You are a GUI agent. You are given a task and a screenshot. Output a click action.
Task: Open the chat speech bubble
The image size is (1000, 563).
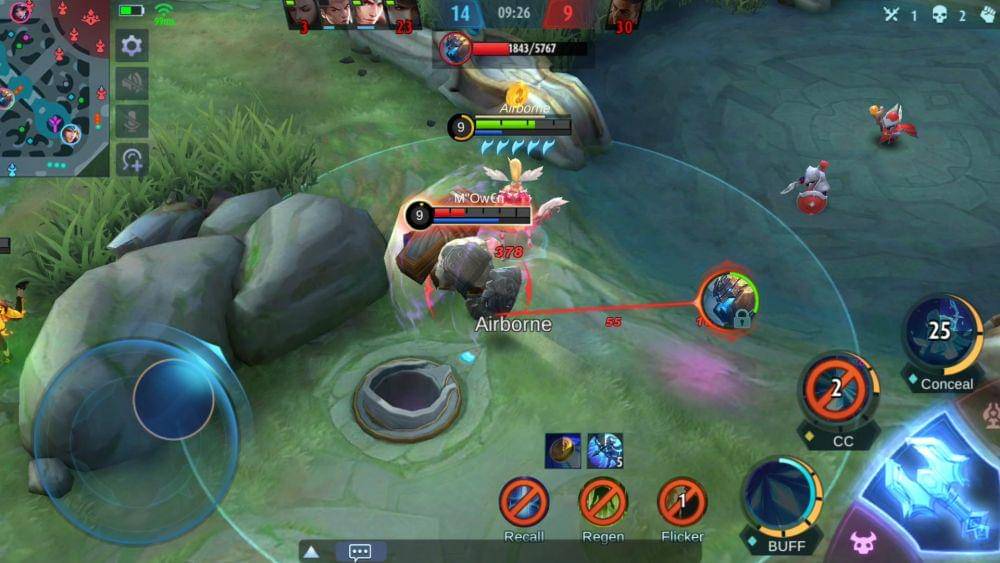pos(360,551)
